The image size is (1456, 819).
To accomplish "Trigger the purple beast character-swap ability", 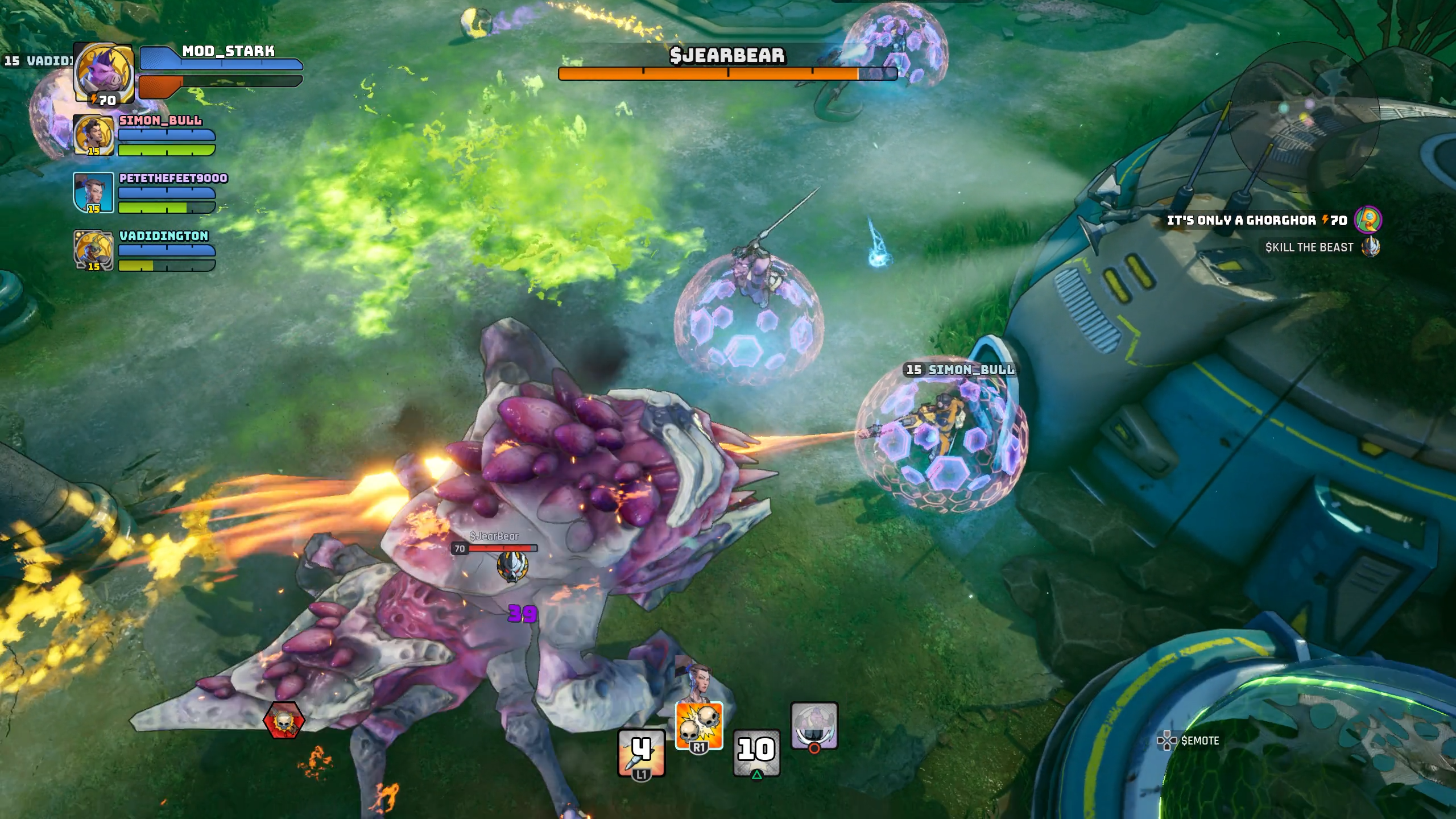I will pyautogui.click(x=814, y=726).
